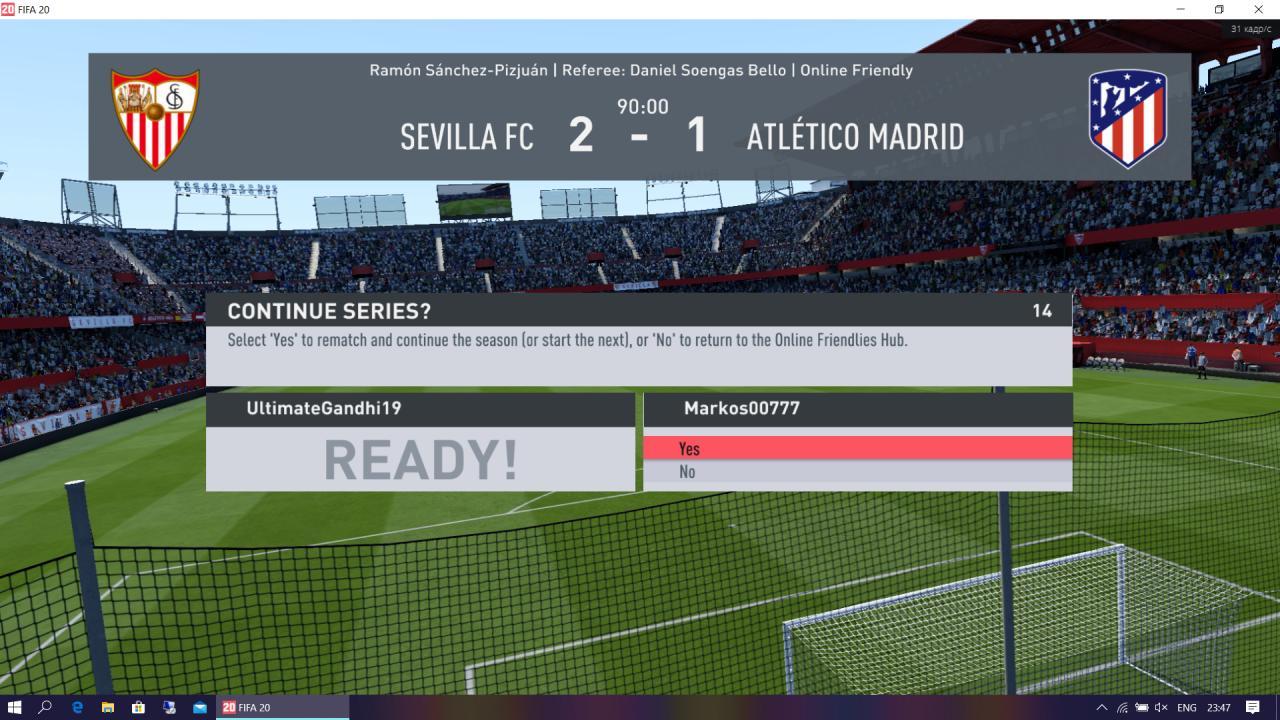Choose 'Yes' to continue the series
1280x720 pixels.
point(857,448)
